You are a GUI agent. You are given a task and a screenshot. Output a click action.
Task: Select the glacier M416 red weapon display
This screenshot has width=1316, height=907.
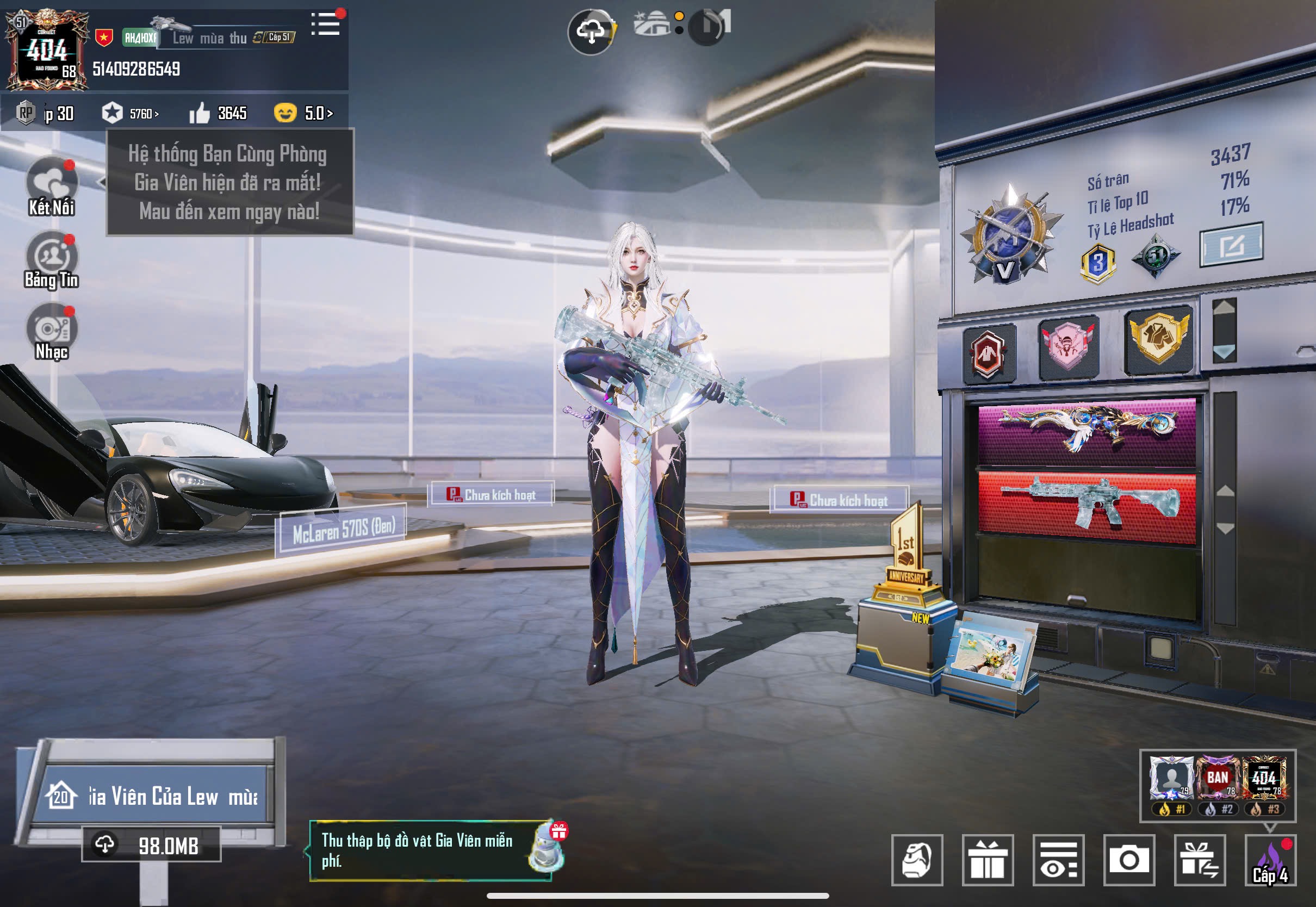point(1087,506)
